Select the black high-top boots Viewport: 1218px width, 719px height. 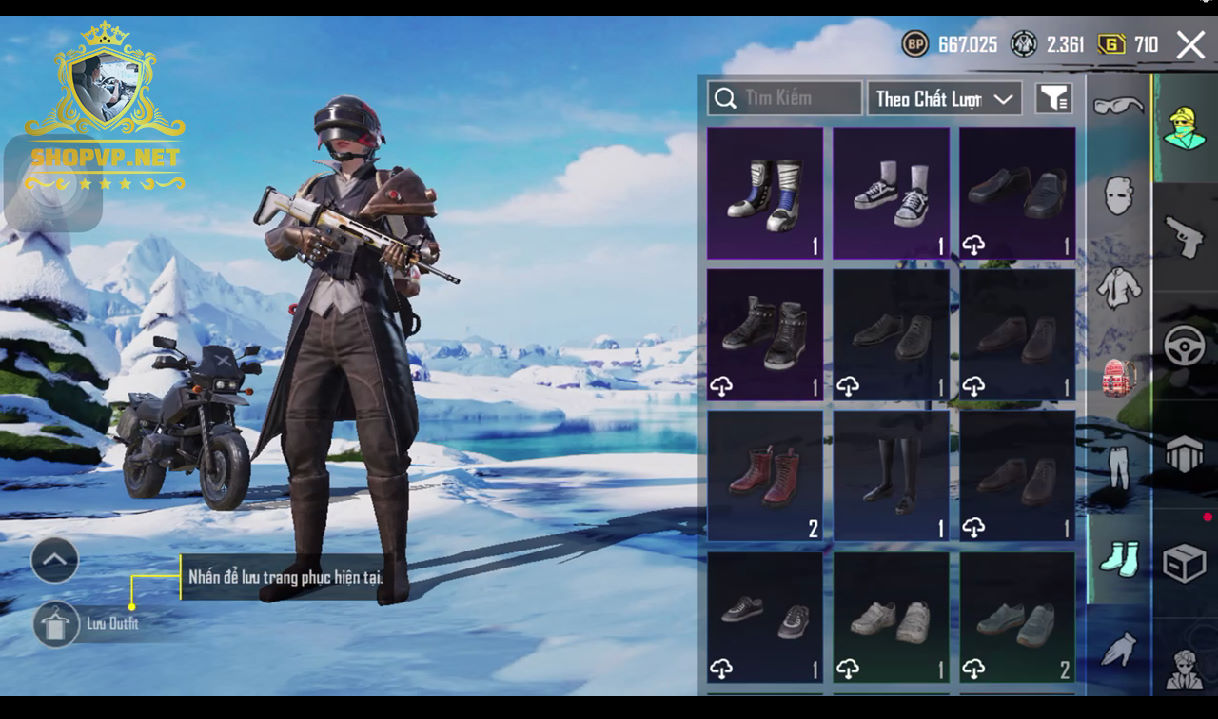pyautogui.click(x=765, y=334)
